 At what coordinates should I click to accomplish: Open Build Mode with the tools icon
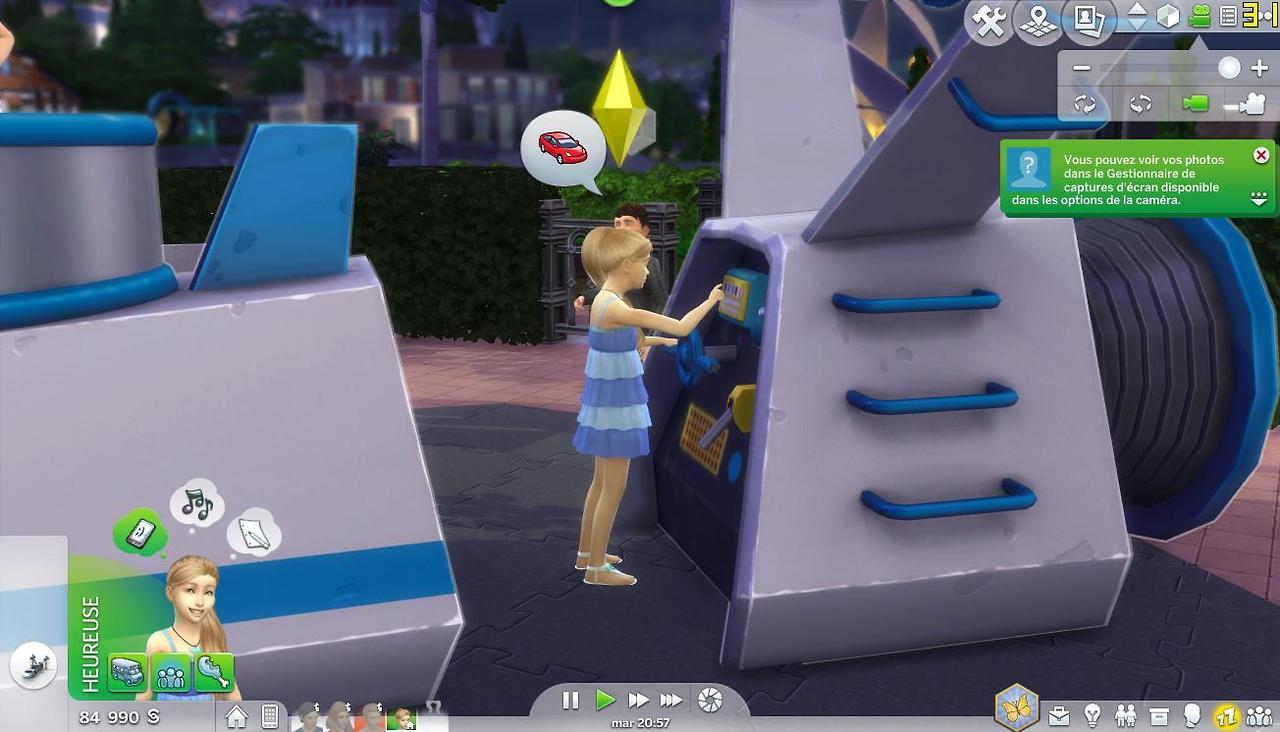point(989,21)
